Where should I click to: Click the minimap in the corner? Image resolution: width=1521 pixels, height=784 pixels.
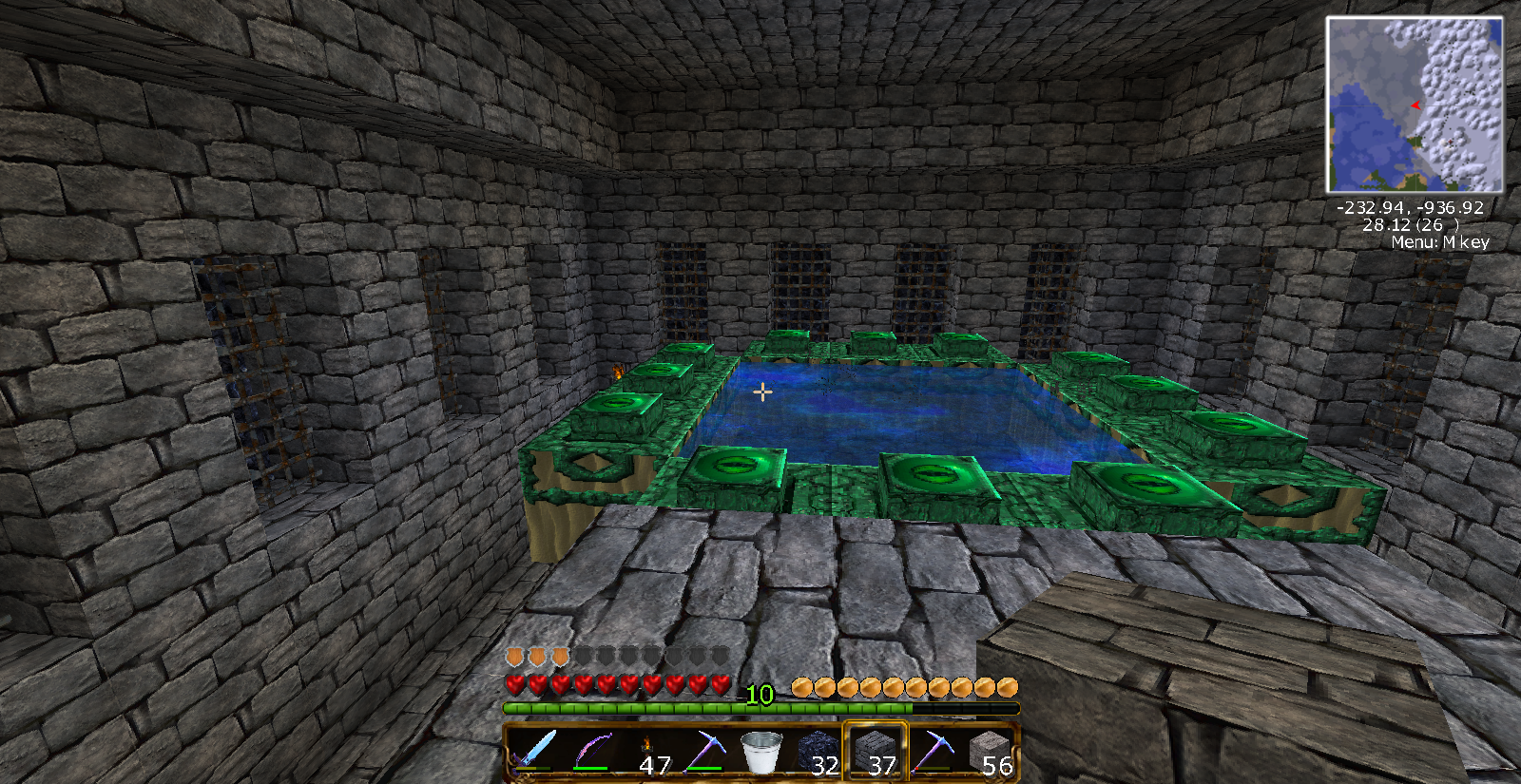(1415, 105)
